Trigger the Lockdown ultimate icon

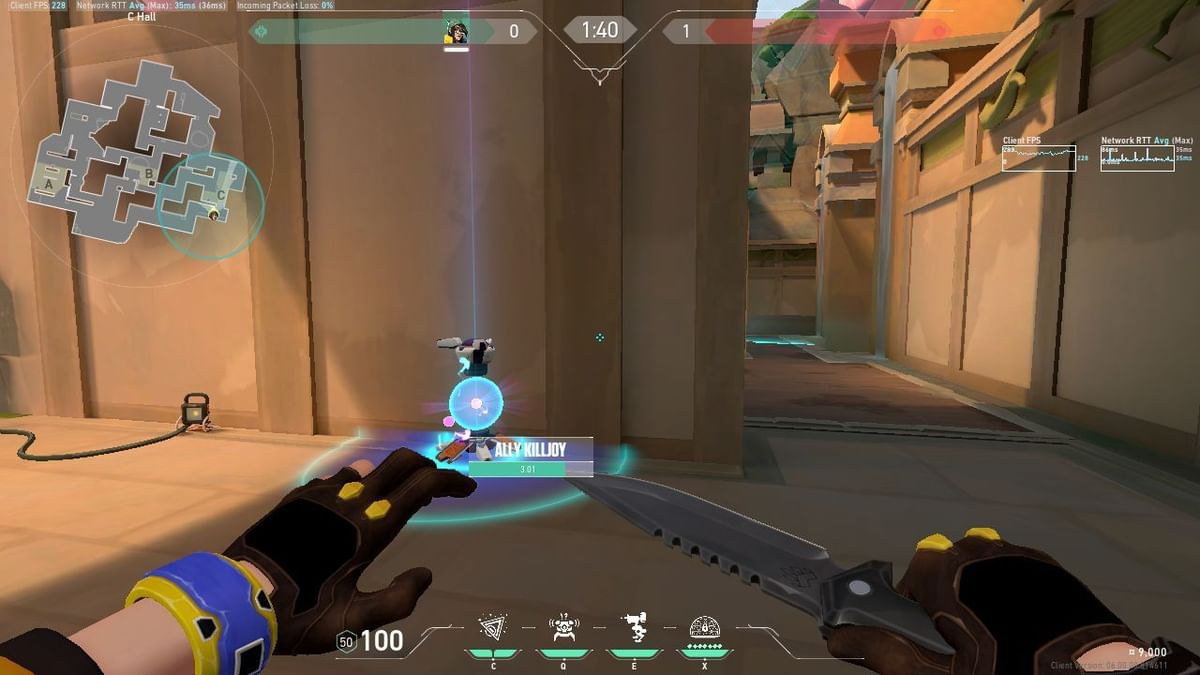pos(705,628)
